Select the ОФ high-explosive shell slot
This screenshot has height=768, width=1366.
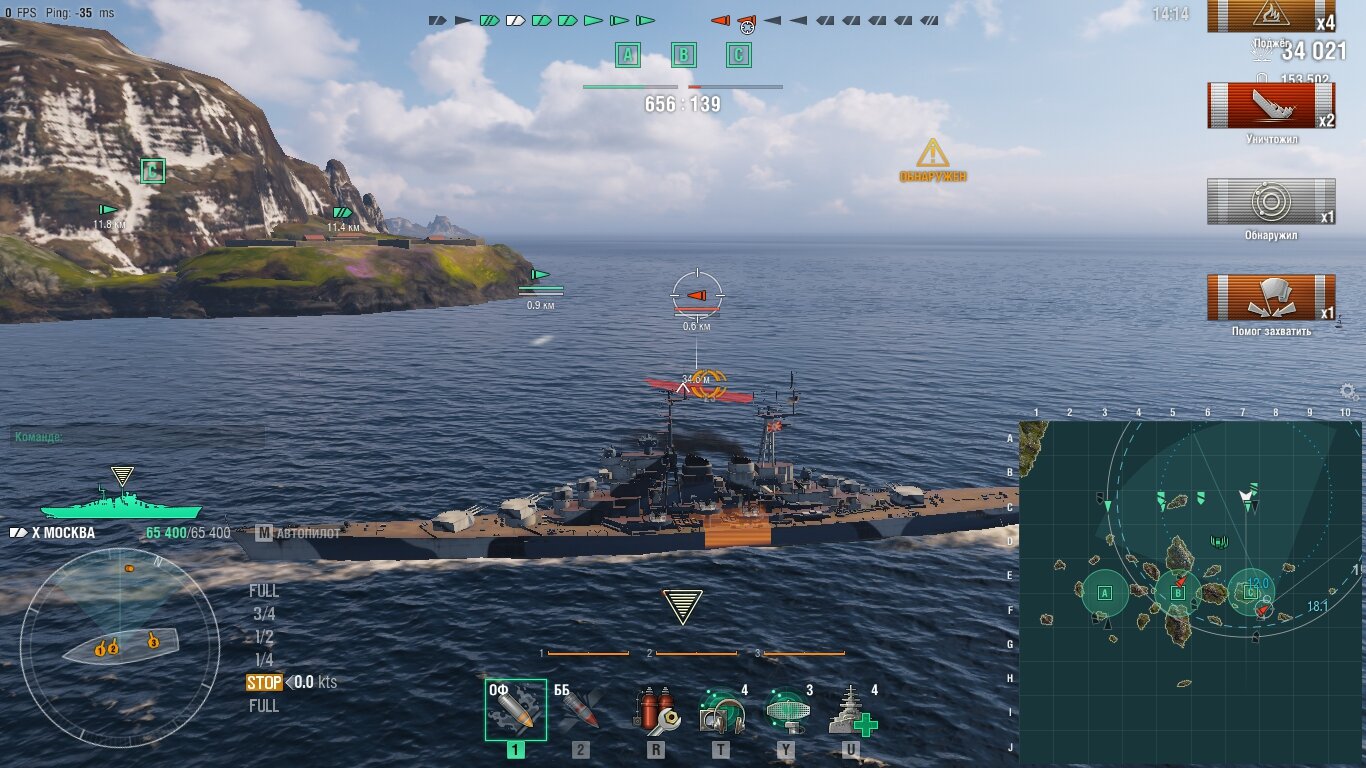[516, 710]
